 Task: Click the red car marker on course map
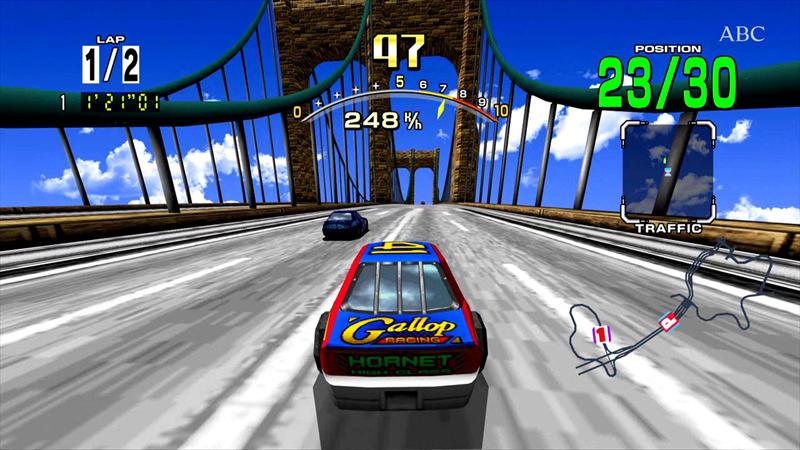coord(670,321)
